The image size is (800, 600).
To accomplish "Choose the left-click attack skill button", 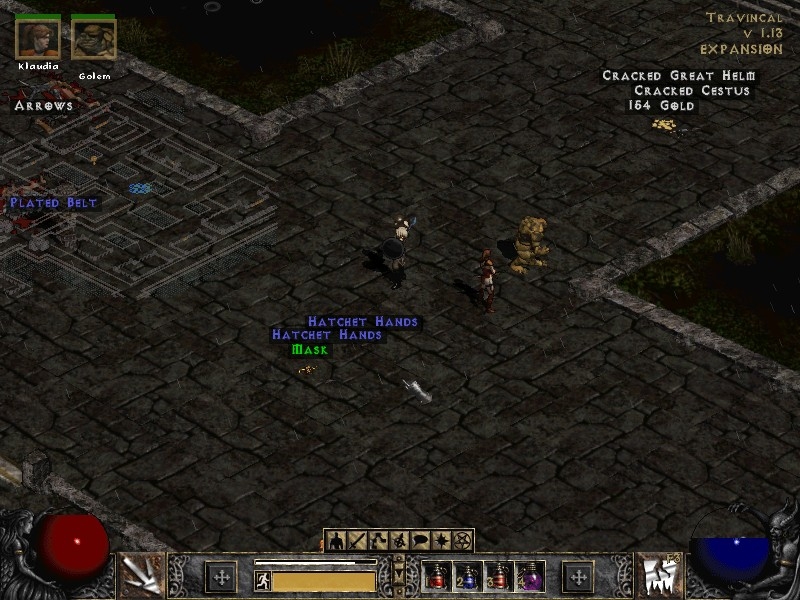I will pyautogui.click(x=141, y=576).
